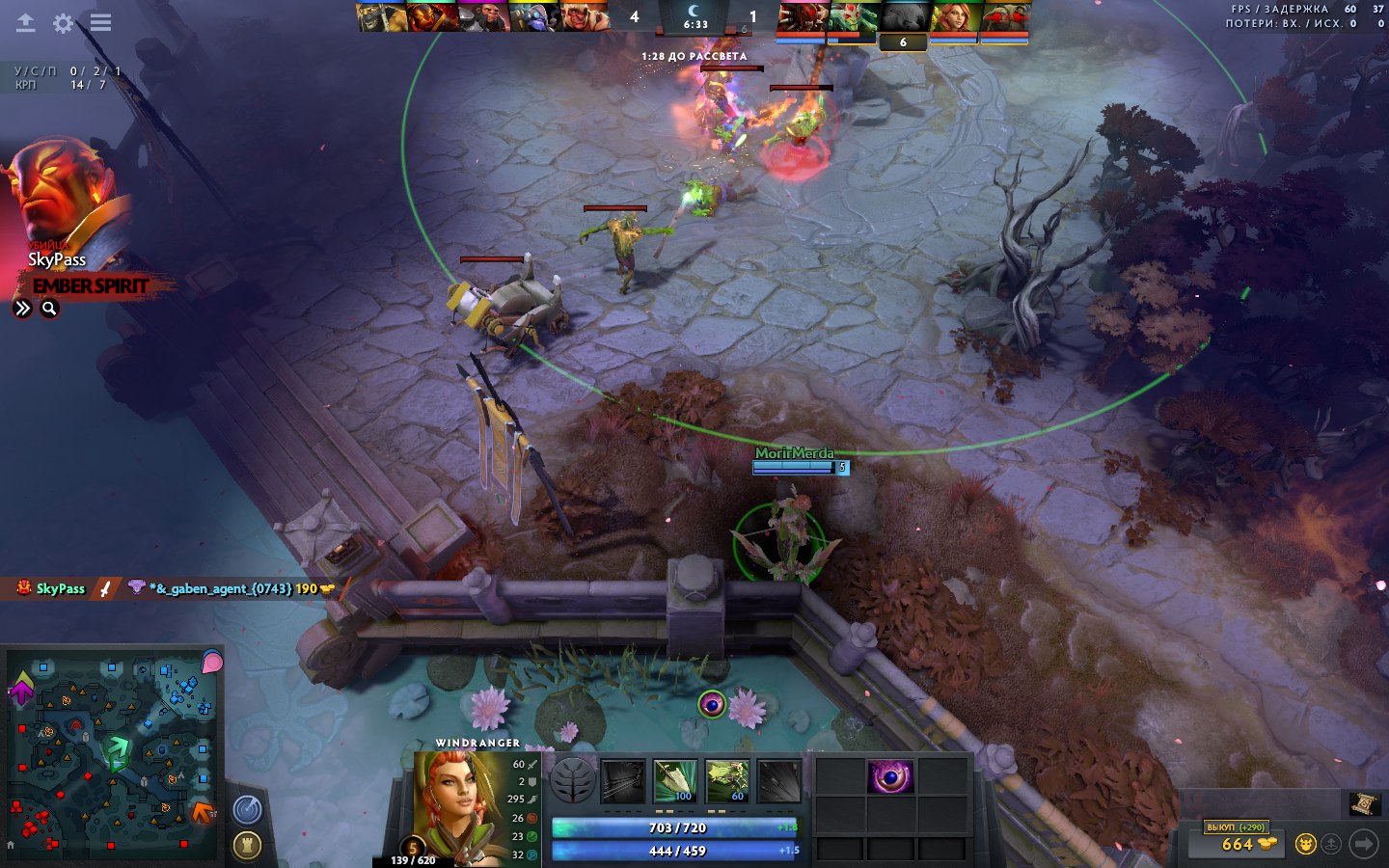Click the dashboard upload arrow icon
Viewport: 1389px width, 868px height.
(26, 22)
